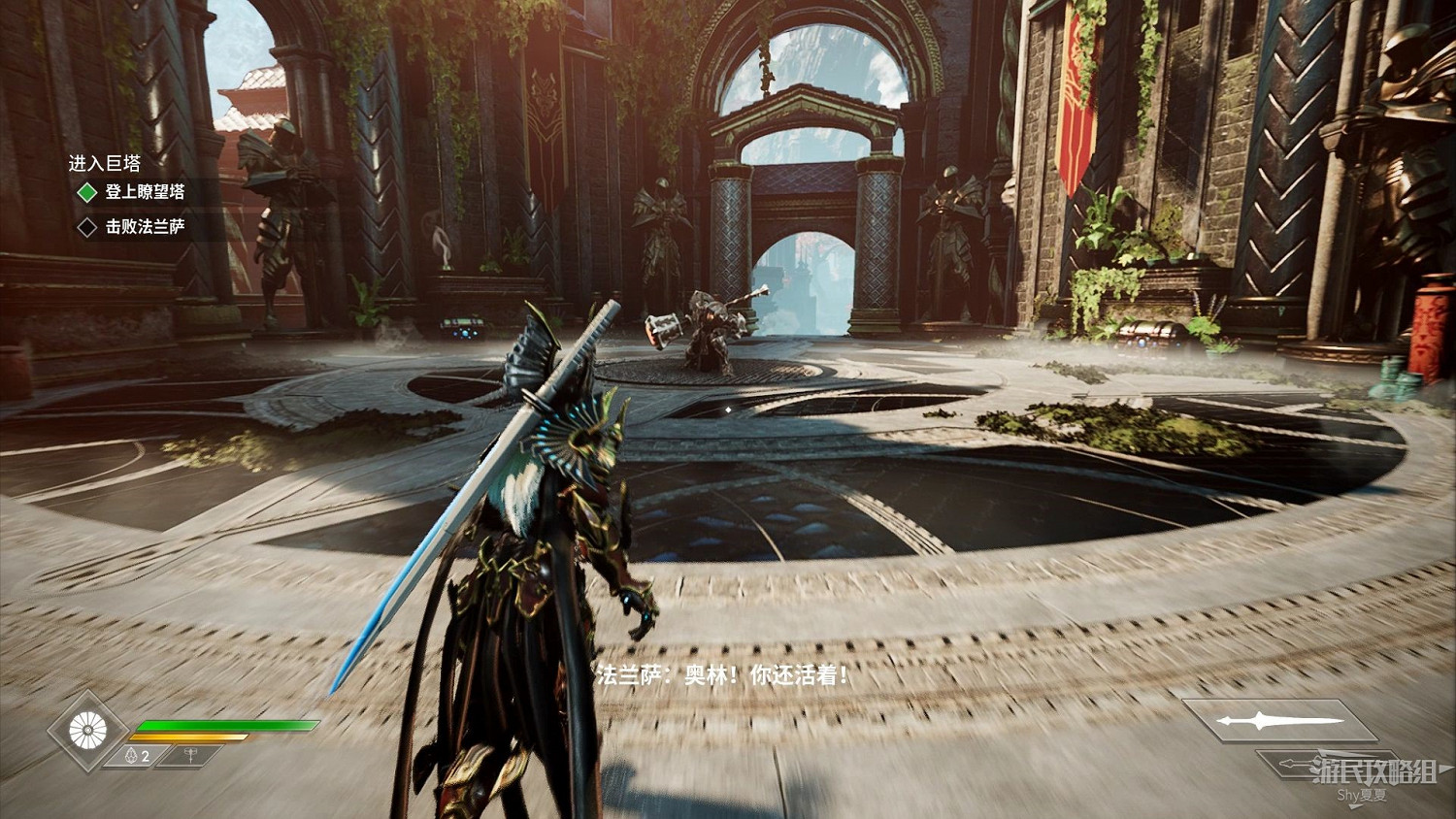Select the 击败法兰萨 objective entry
Viewport: 1456px width, 819px height.
click(x=145, y=227)
